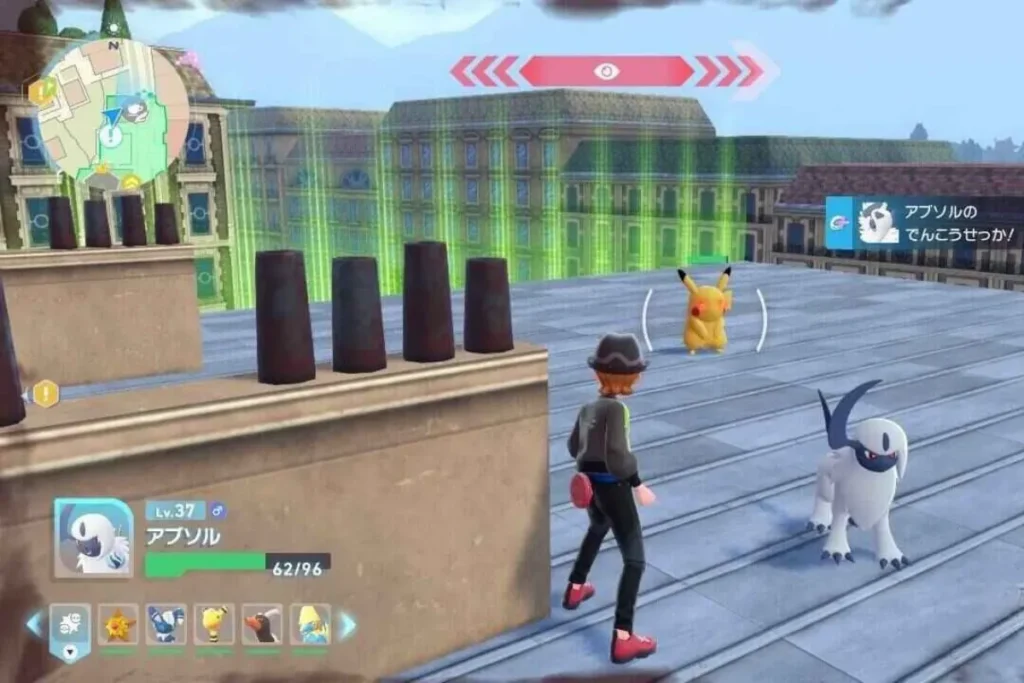Choose the blue-and-white Pokémon party slot
This screenshot has width=1024, height=683.
(166, 624)
